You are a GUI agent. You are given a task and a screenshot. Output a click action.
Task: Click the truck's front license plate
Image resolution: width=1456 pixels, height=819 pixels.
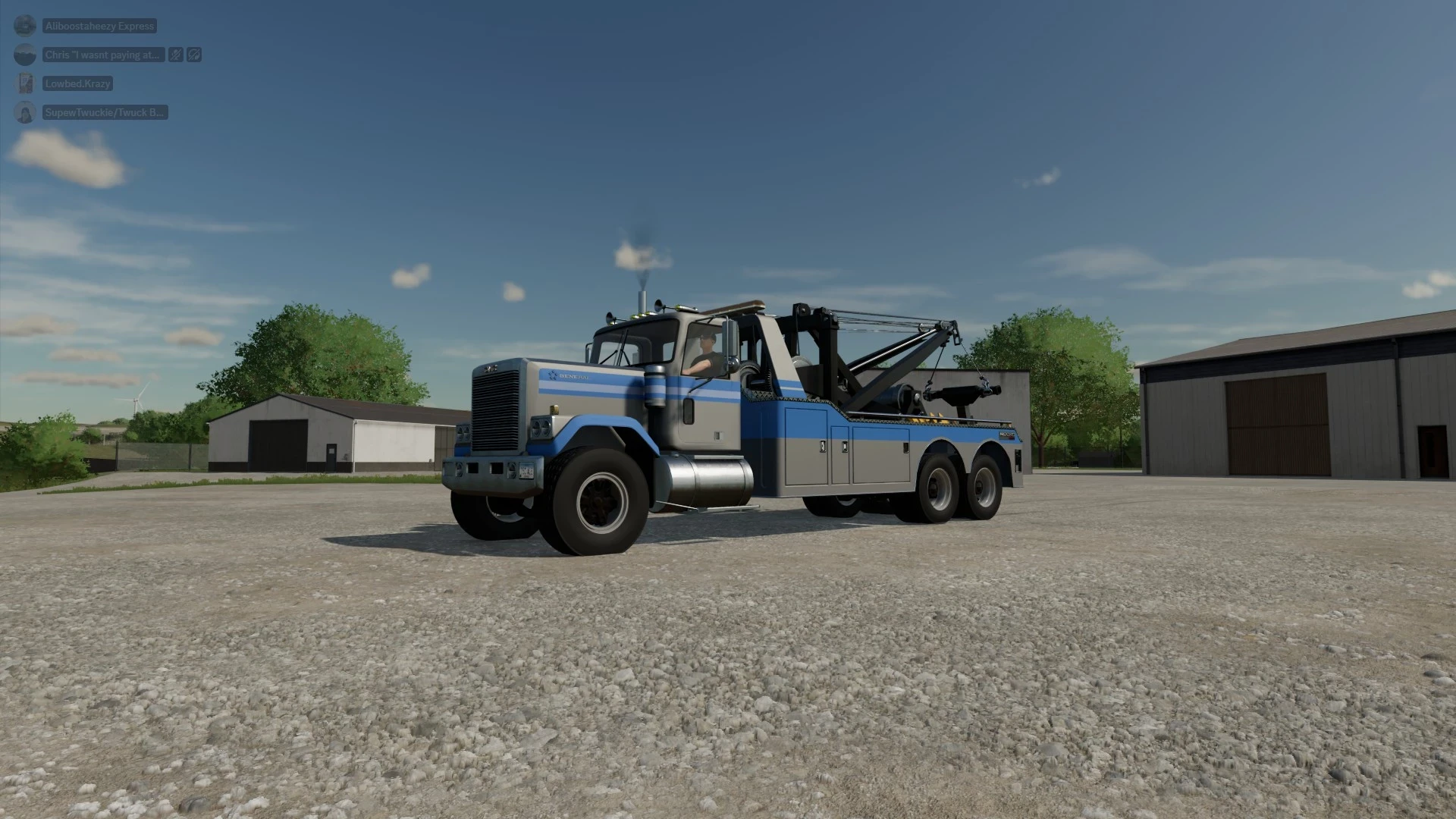[526, 470]
